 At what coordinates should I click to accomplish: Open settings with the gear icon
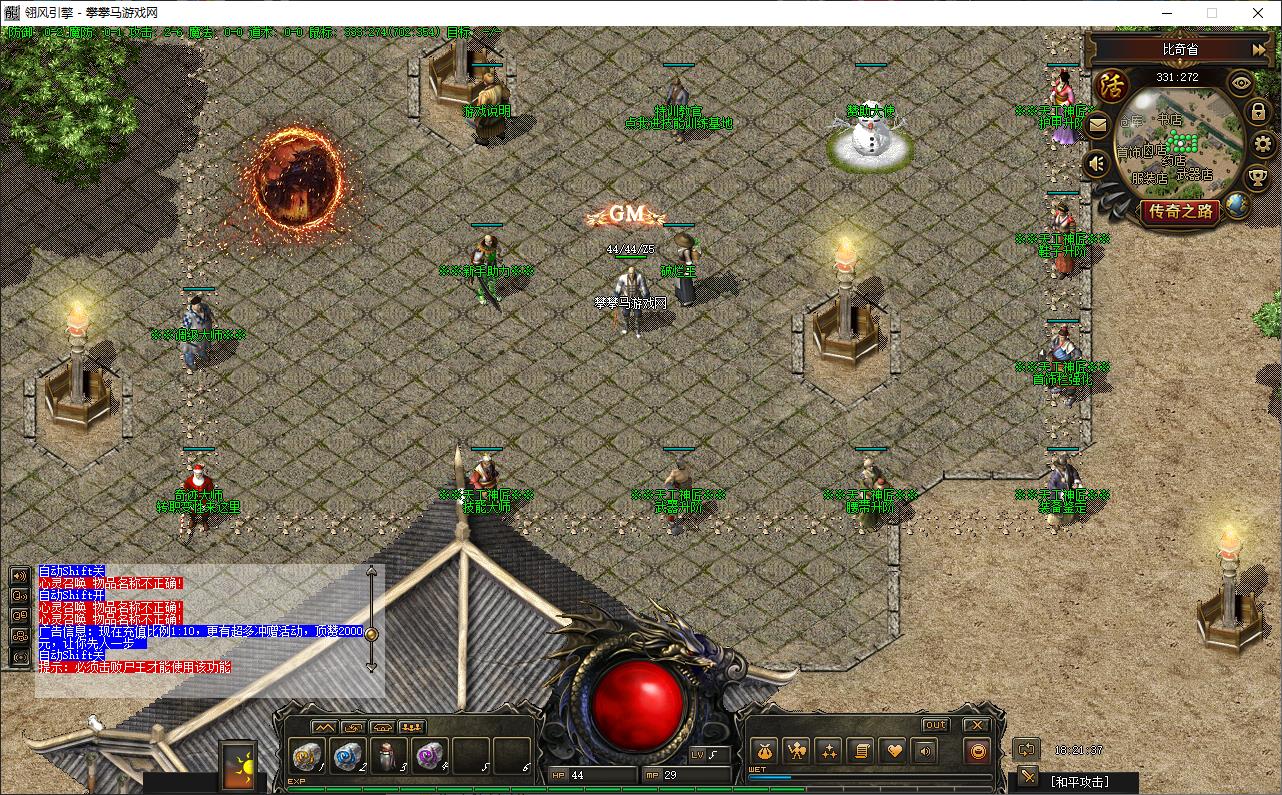tap(1263, 144)
